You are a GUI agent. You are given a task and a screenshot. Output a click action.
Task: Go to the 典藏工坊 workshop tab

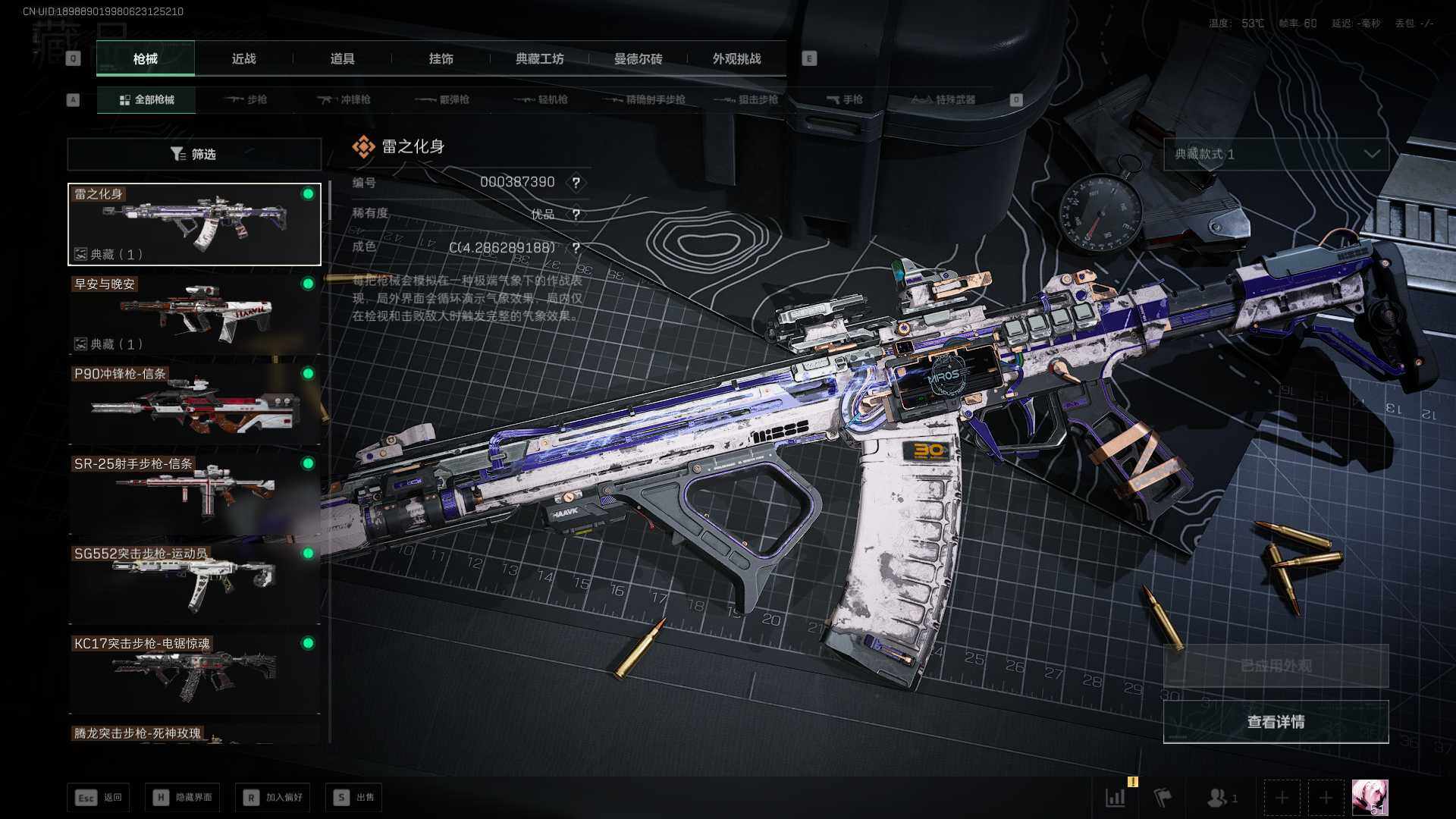(x=539, y=59)
